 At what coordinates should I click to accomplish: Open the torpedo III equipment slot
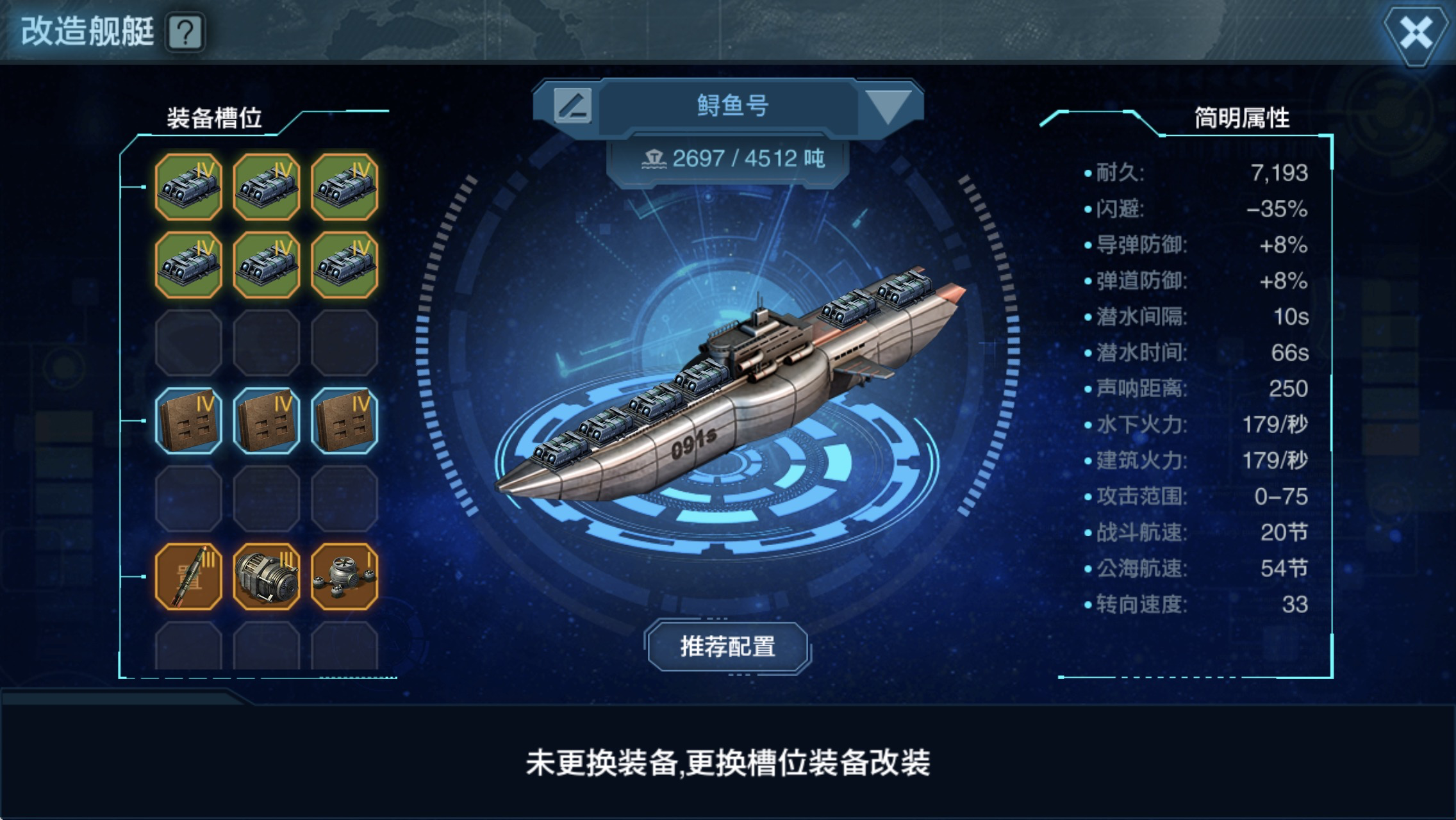click(x=190, y=575)
